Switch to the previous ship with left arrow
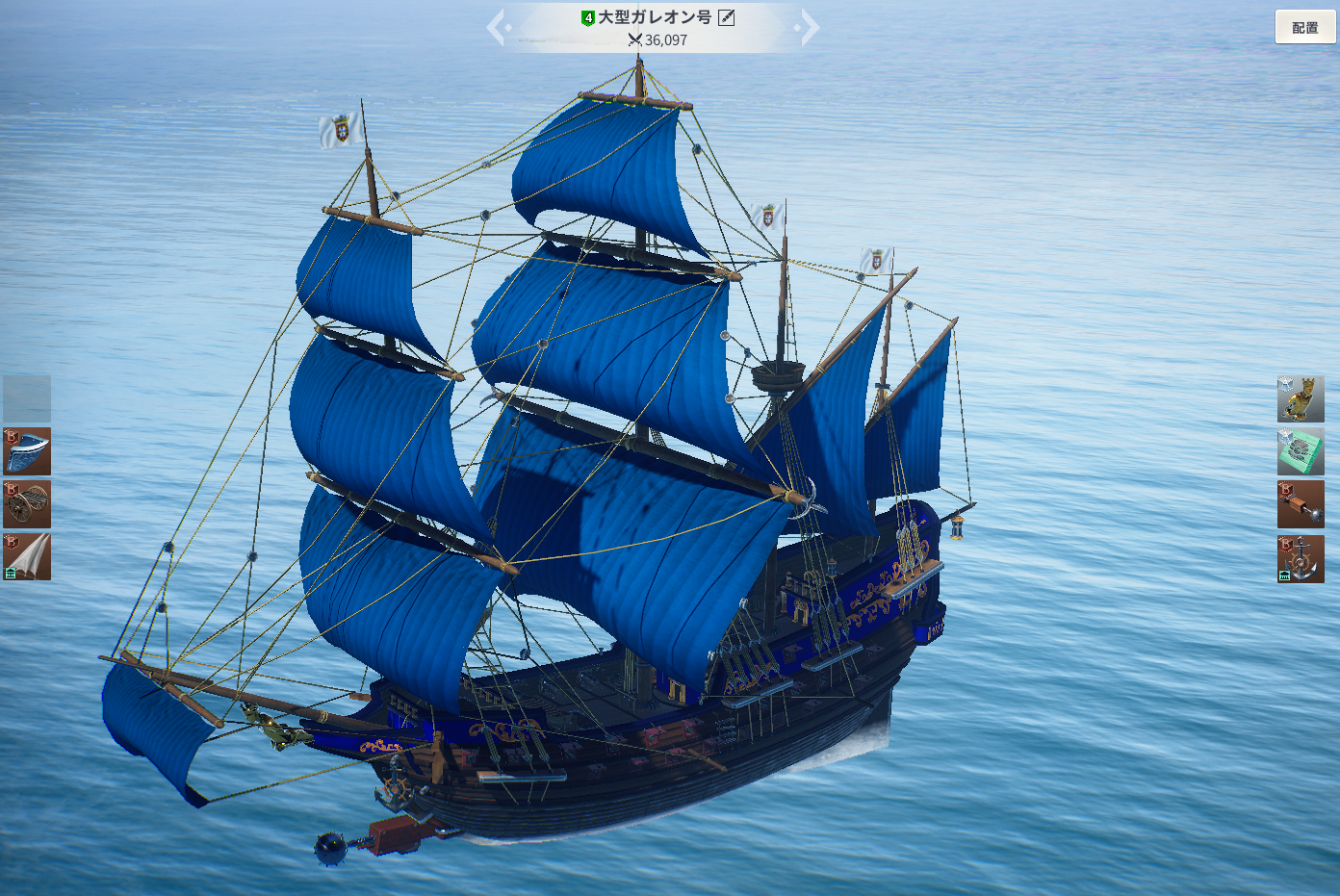 pyautogui.click(x=497, y=28)
